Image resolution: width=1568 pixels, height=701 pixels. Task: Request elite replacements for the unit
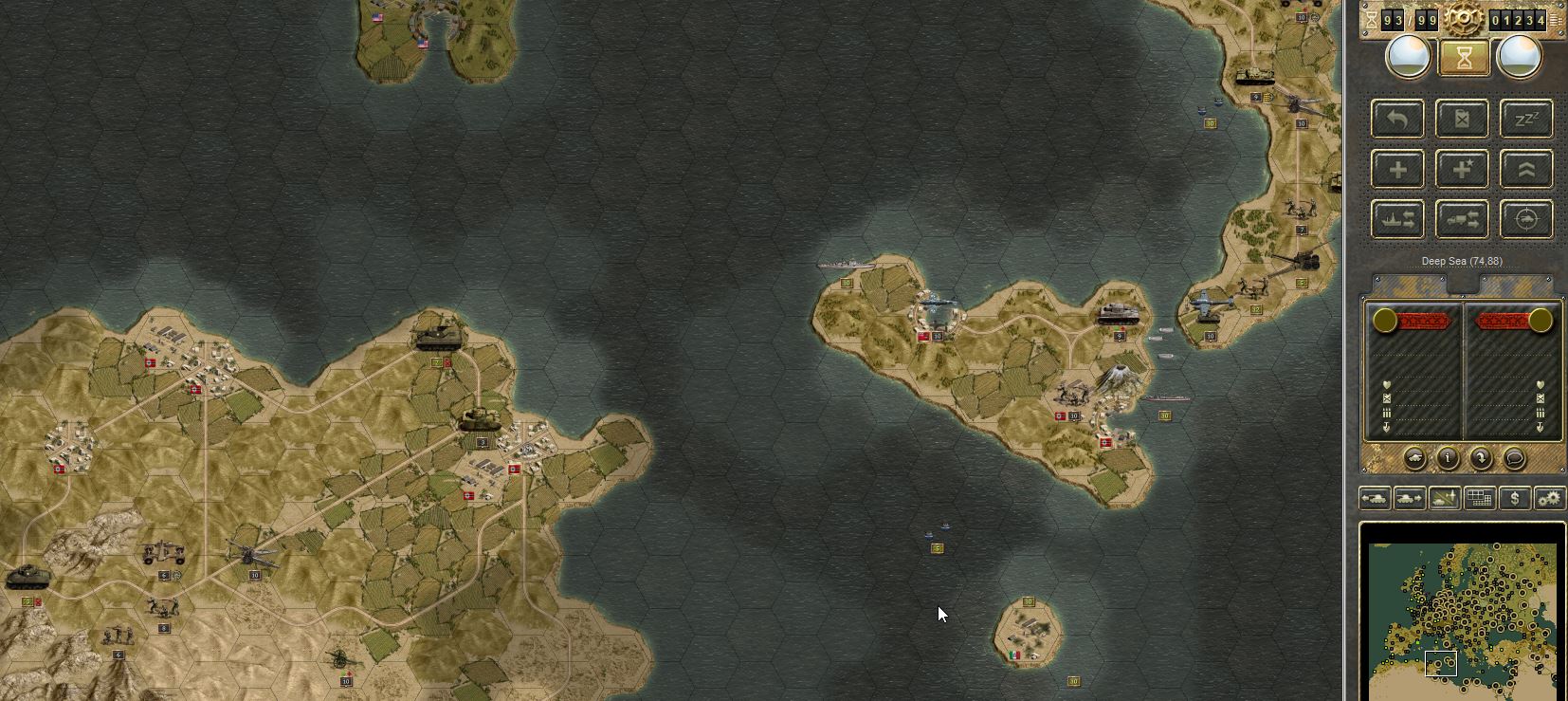click(x=1460, y=168)
